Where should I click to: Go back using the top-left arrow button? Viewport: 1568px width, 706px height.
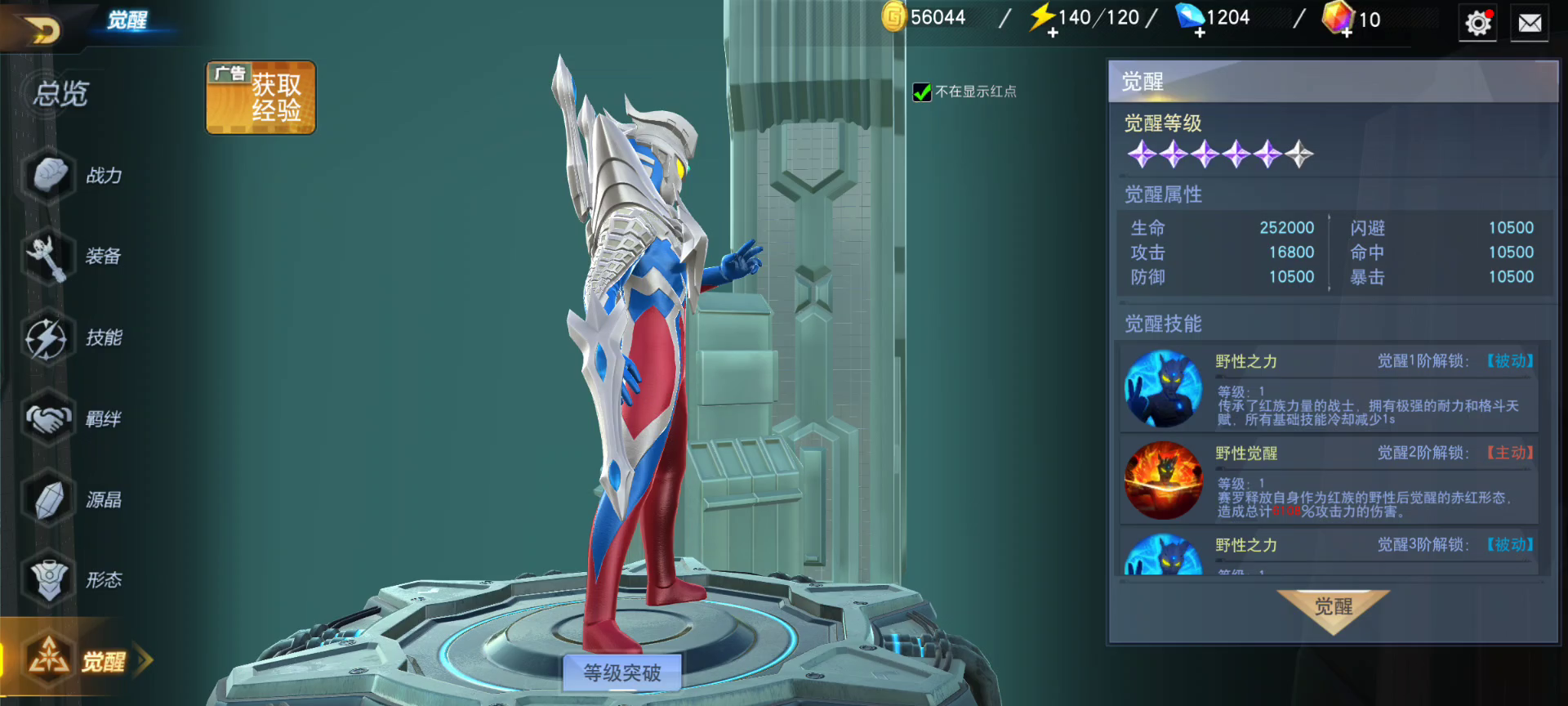tap(42, 31)
